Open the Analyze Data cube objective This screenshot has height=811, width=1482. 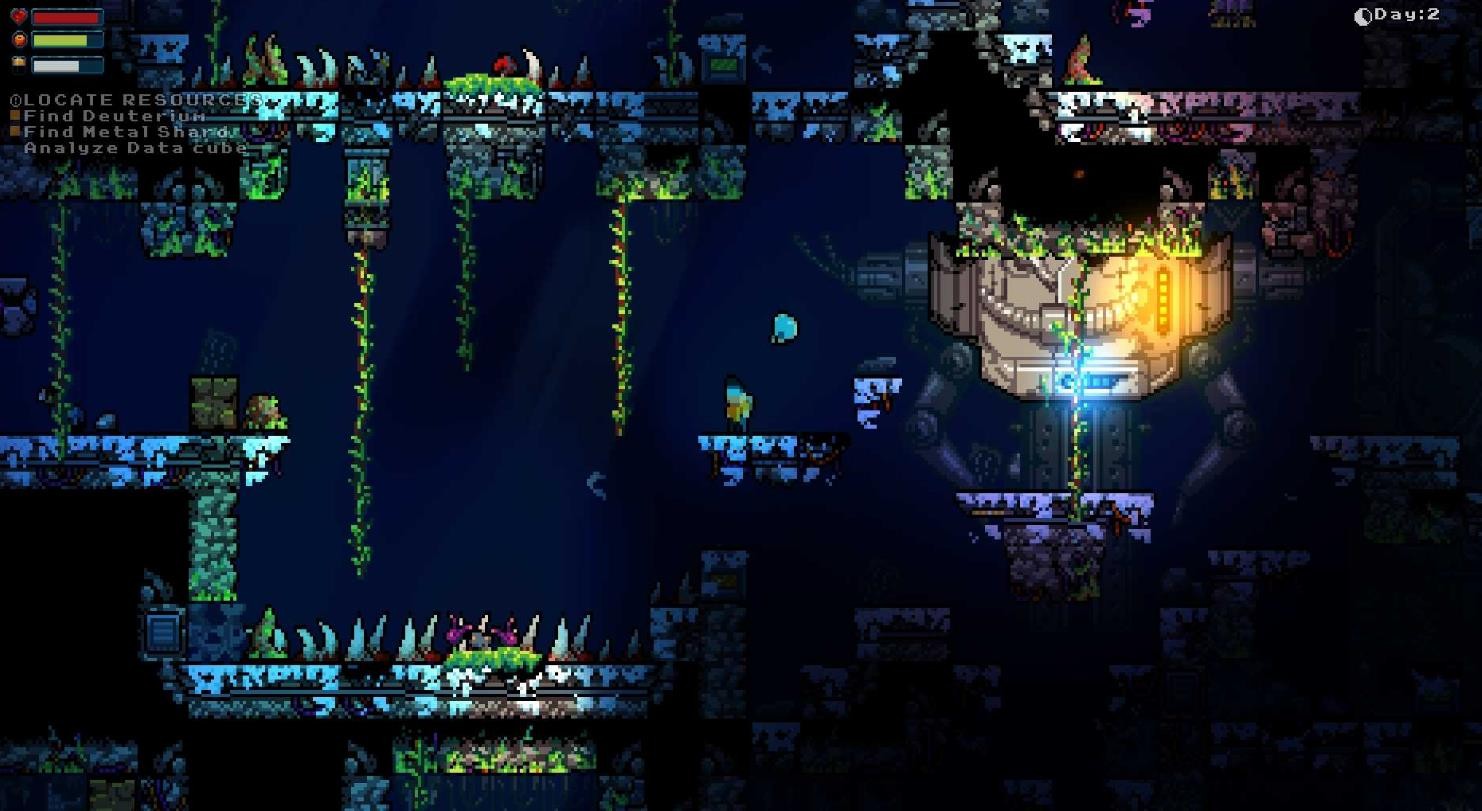(x=135, y=148)
